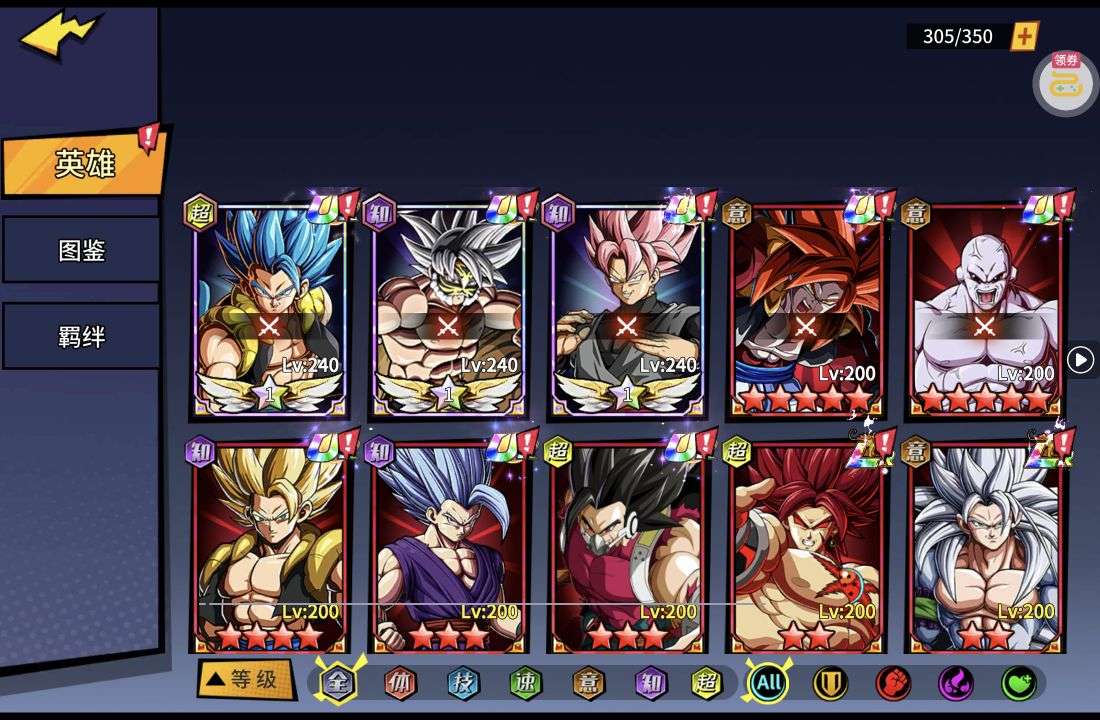Toggle the 等级 level sort button
This screenshot has height=720, width=1100.
click(246, 680)
